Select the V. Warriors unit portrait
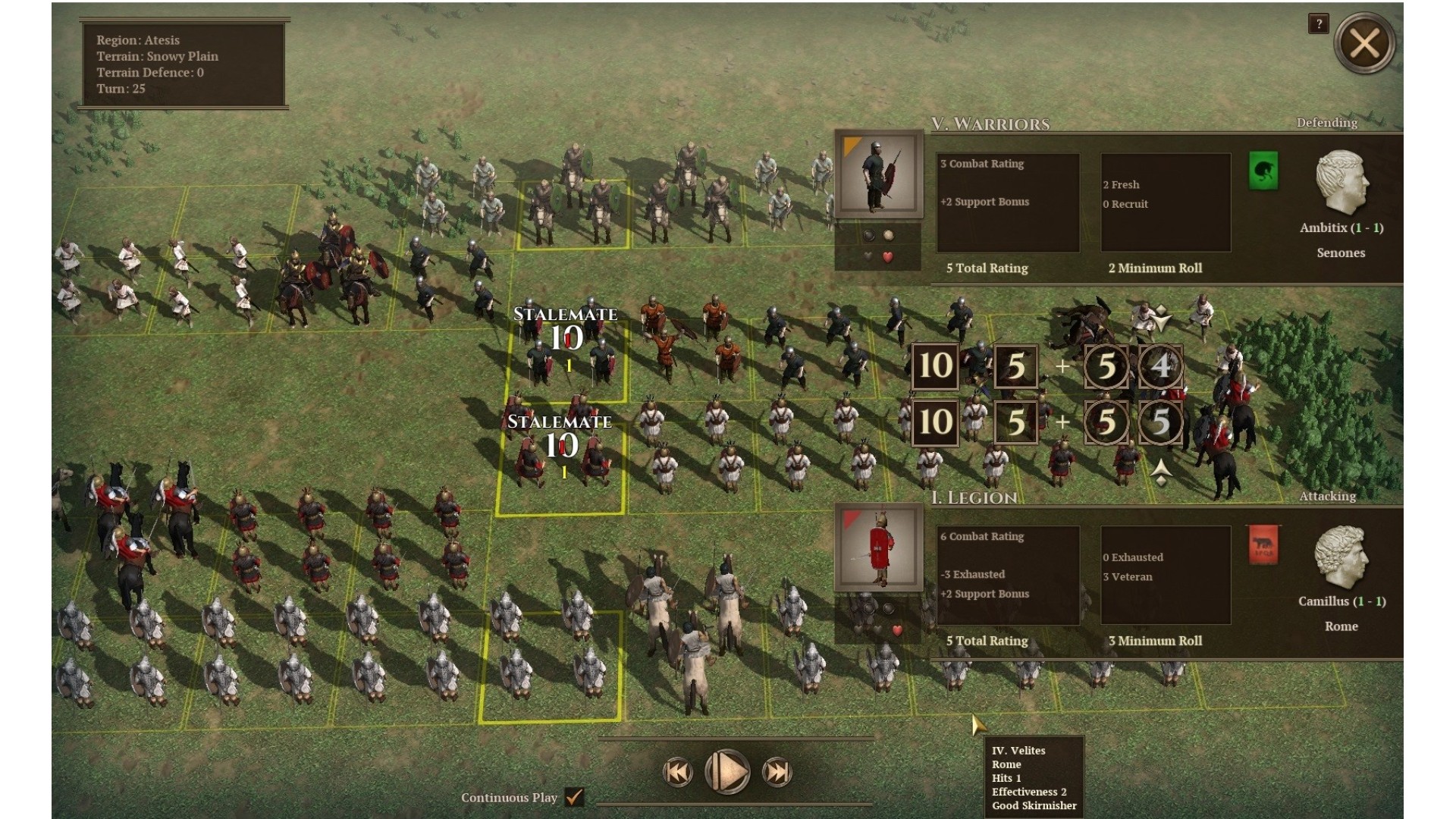The height and width of the screenshot is (819, 1456). click(x=878, y=175)
